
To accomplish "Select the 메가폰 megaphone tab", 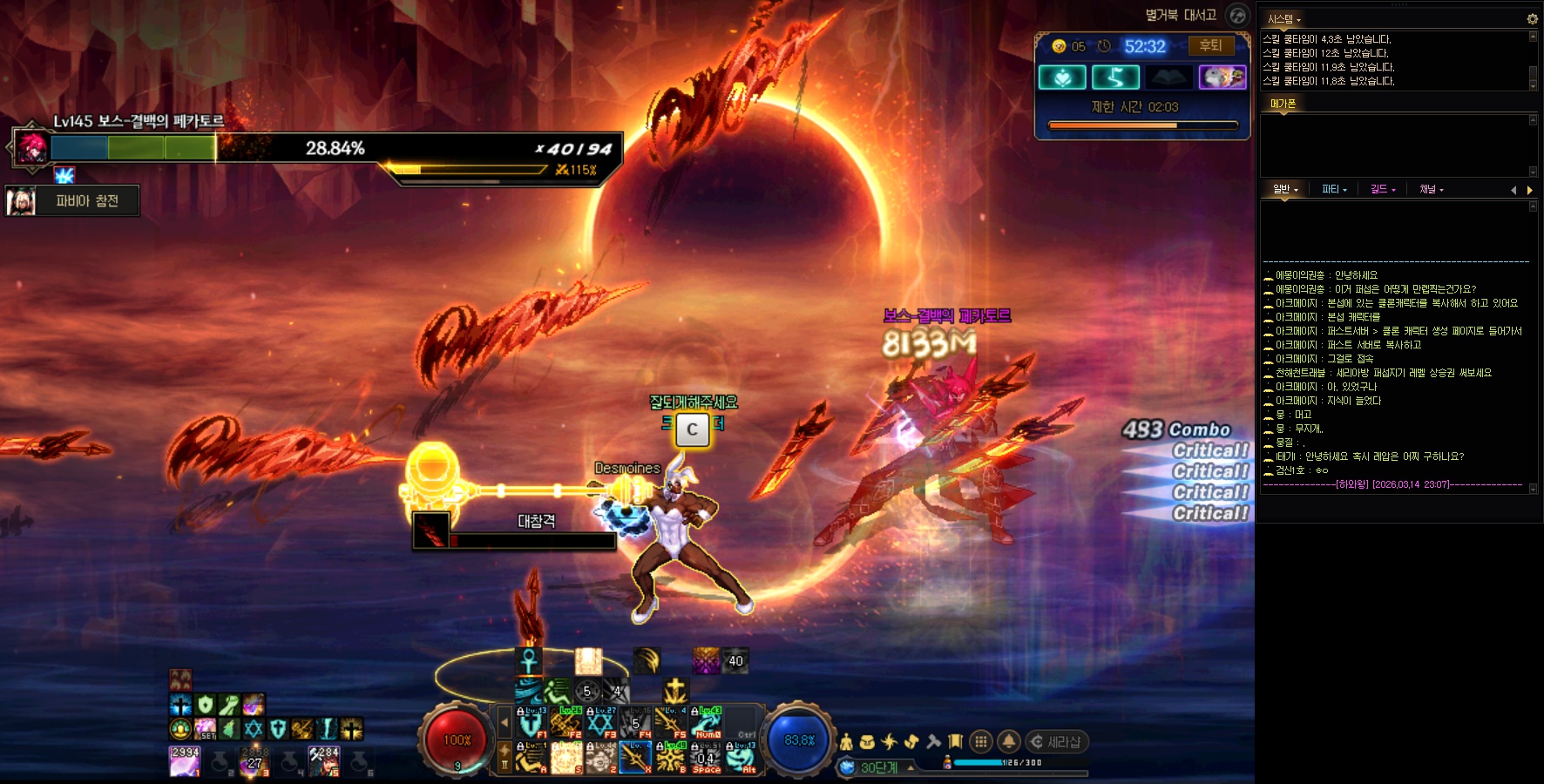I will point(1283,104).
